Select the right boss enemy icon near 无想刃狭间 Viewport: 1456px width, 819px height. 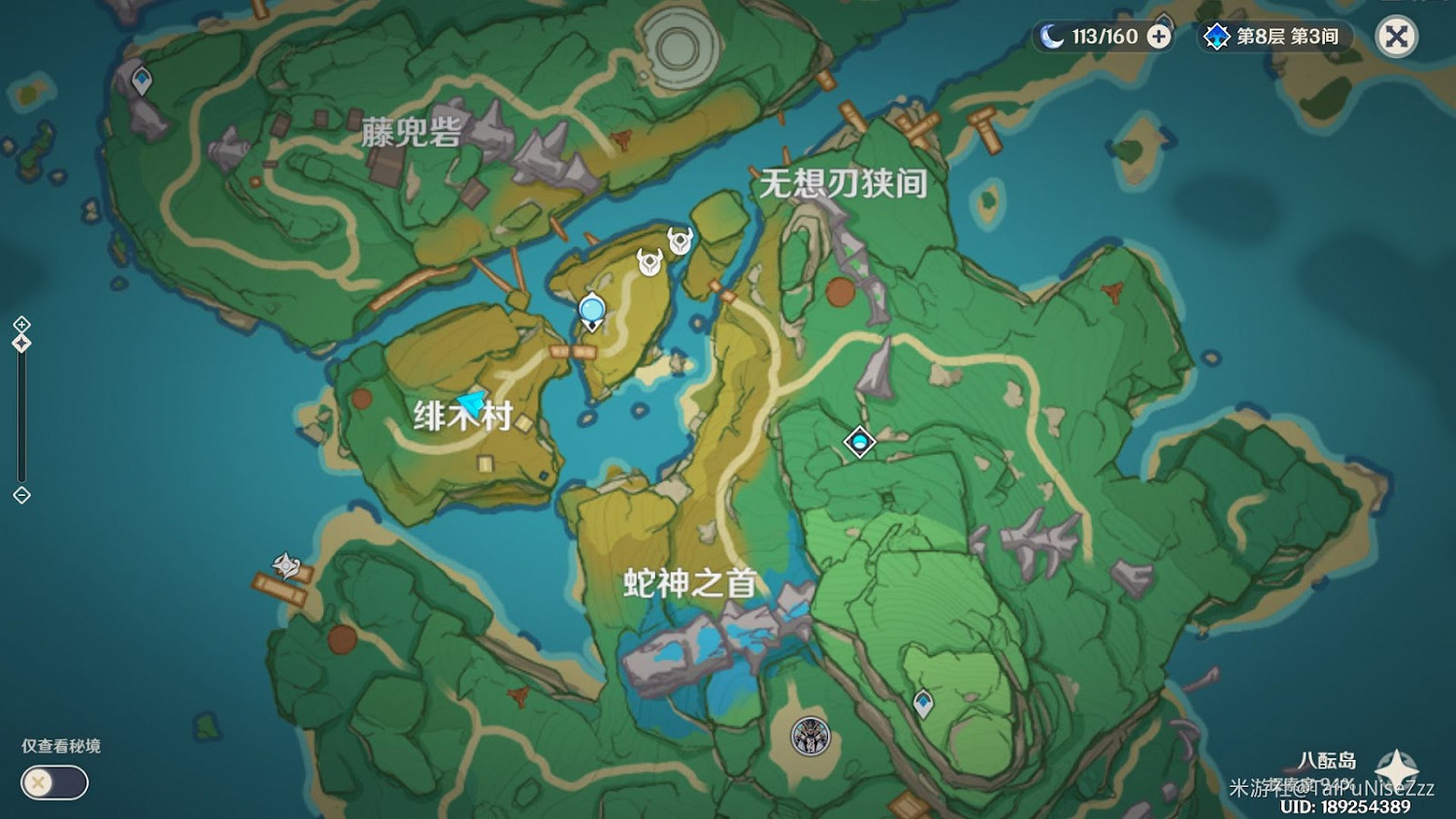[679, 241]
